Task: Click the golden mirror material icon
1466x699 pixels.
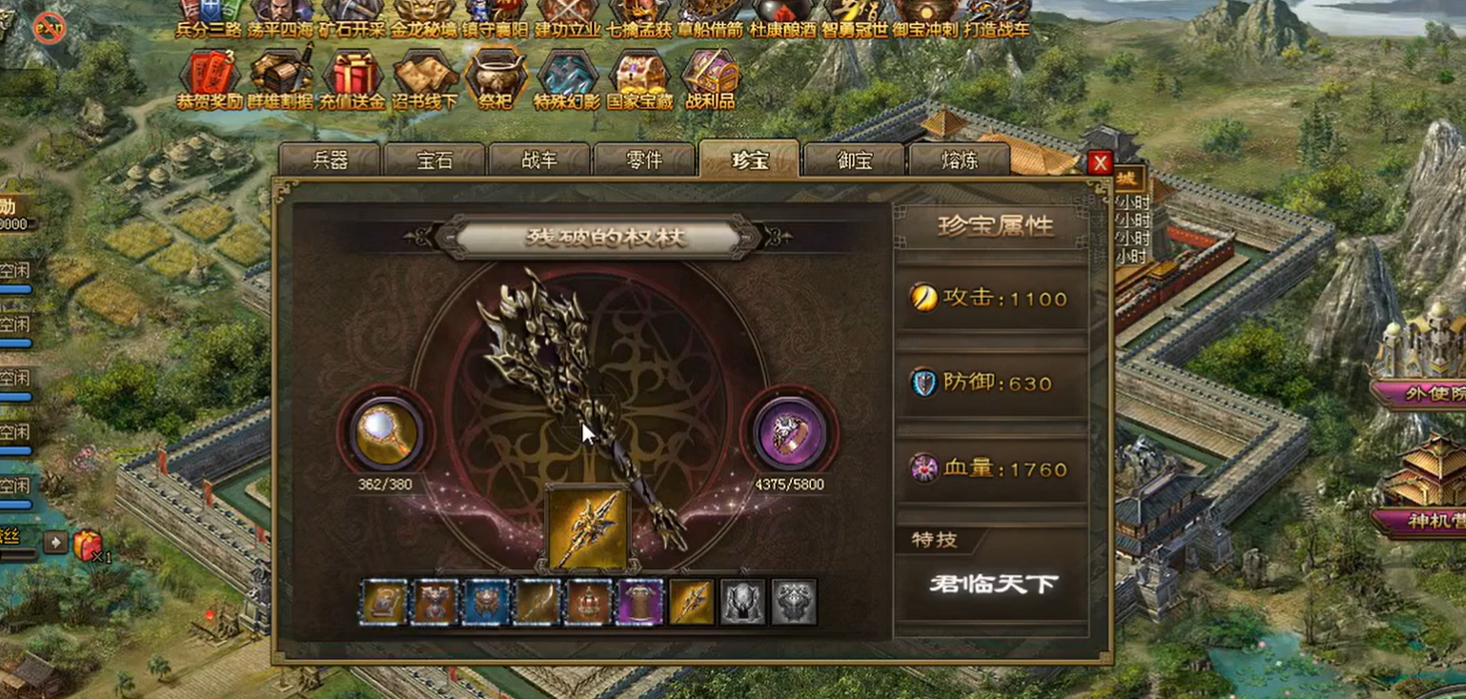Action: coord(386,433)
